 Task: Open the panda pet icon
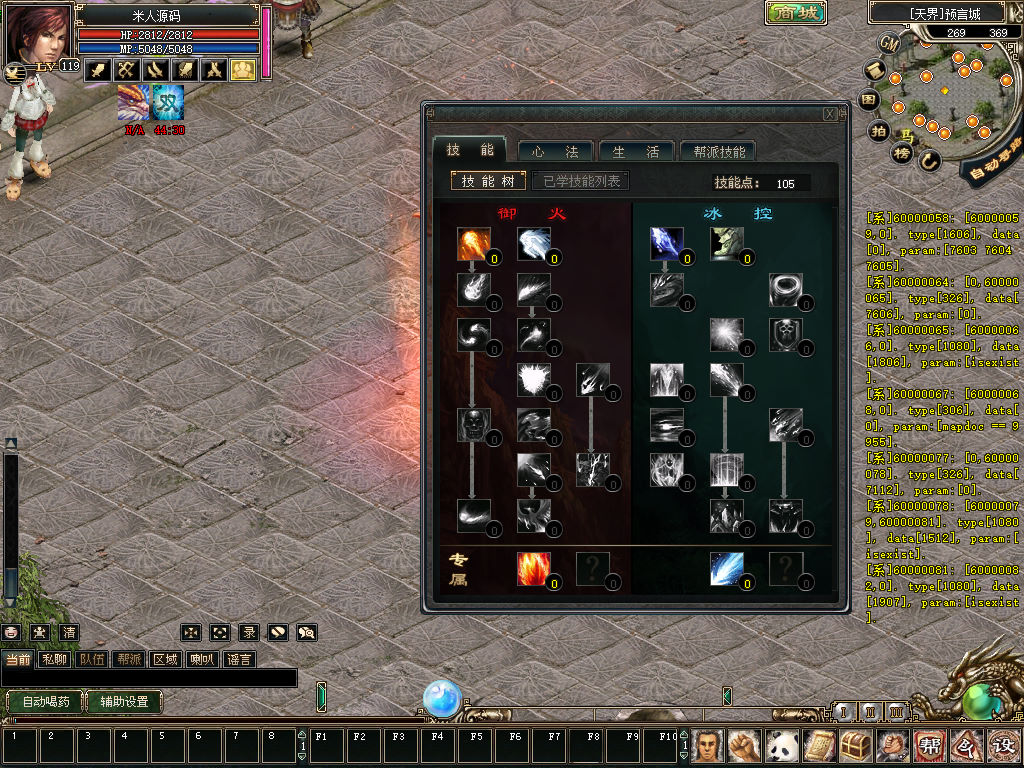tap(781, 745)
